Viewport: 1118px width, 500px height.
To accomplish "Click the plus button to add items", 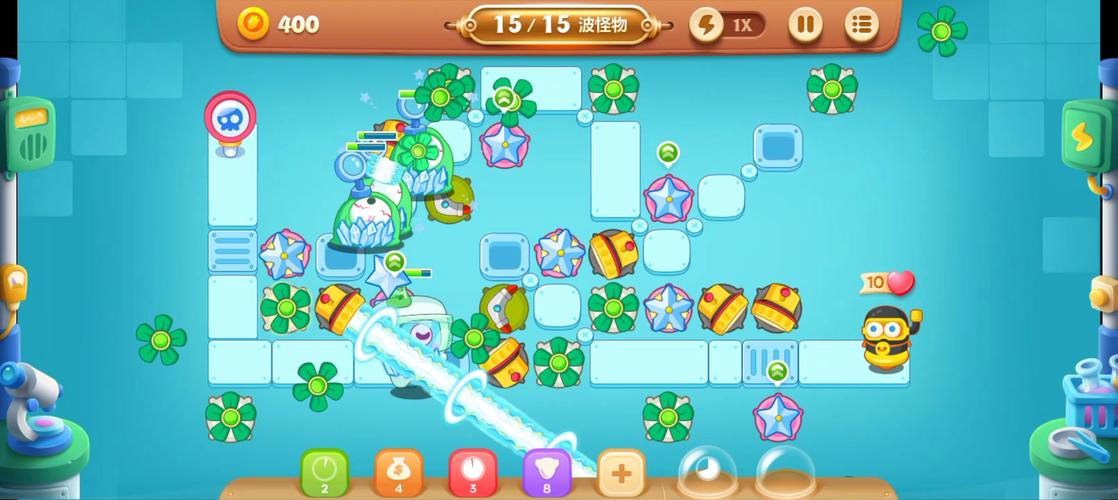I will click(x=621, y=472).
